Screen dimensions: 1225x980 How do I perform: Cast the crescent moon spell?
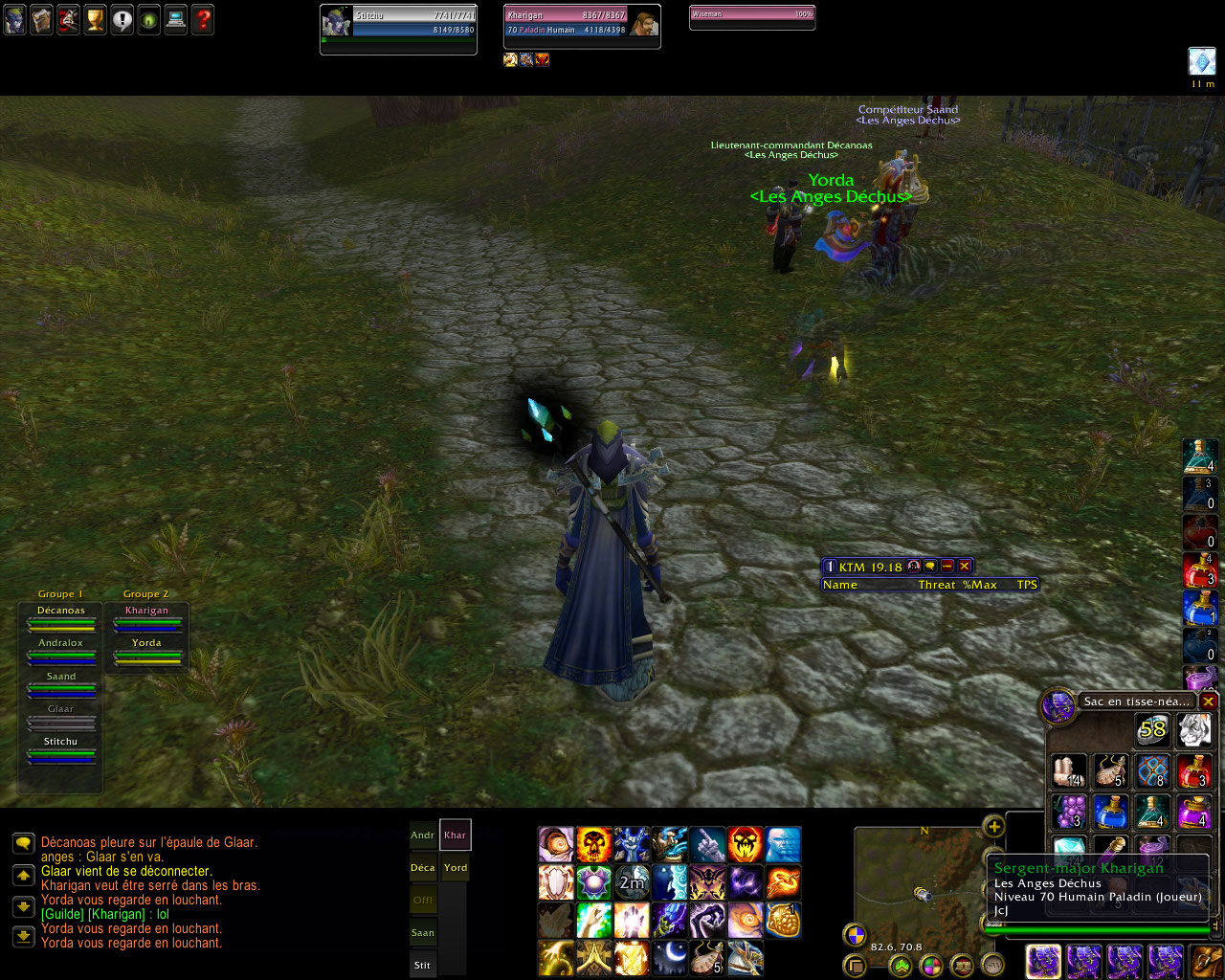tap(669, 956)
